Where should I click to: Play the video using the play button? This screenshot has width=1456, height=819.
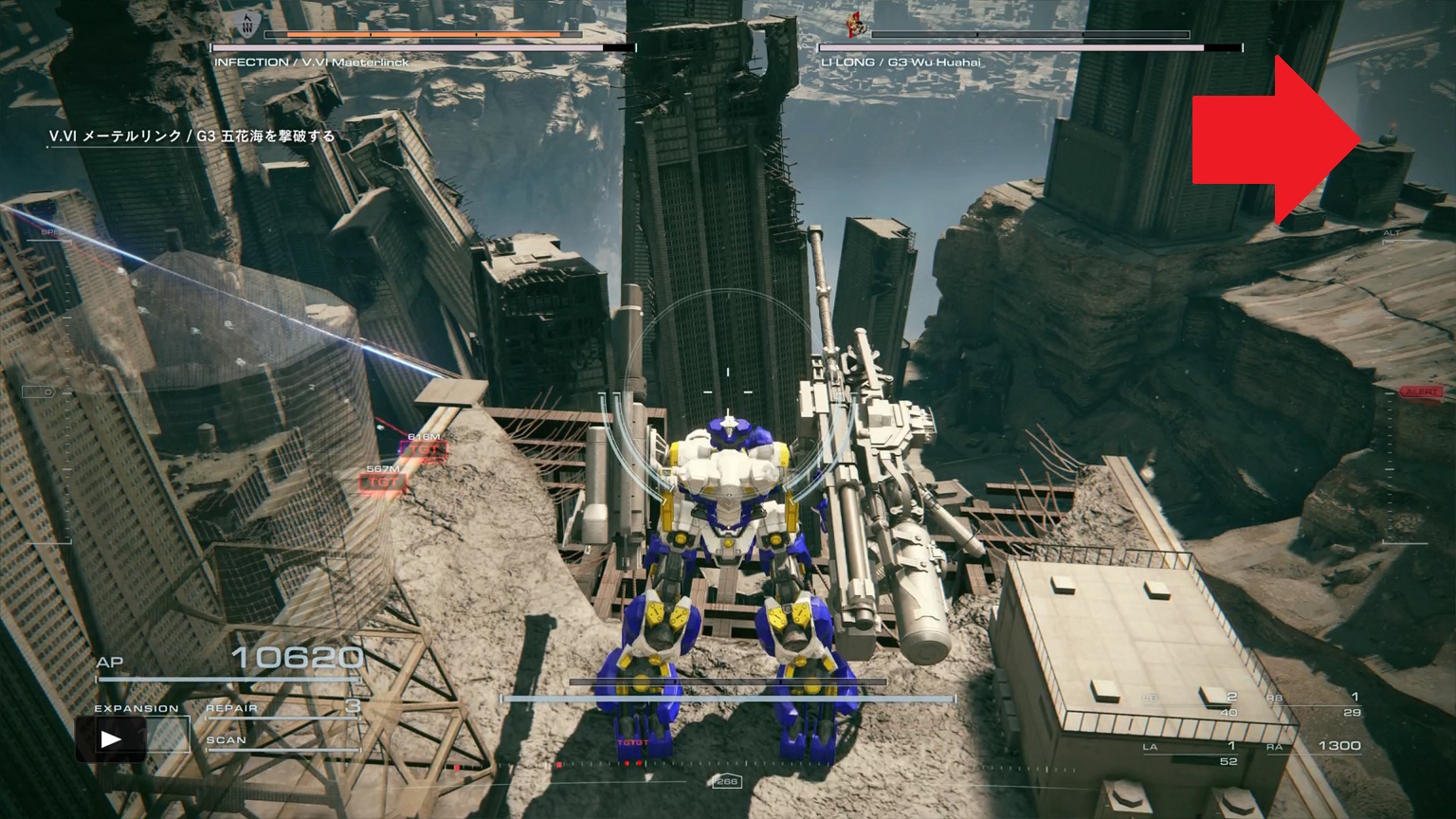coord(111,739)
